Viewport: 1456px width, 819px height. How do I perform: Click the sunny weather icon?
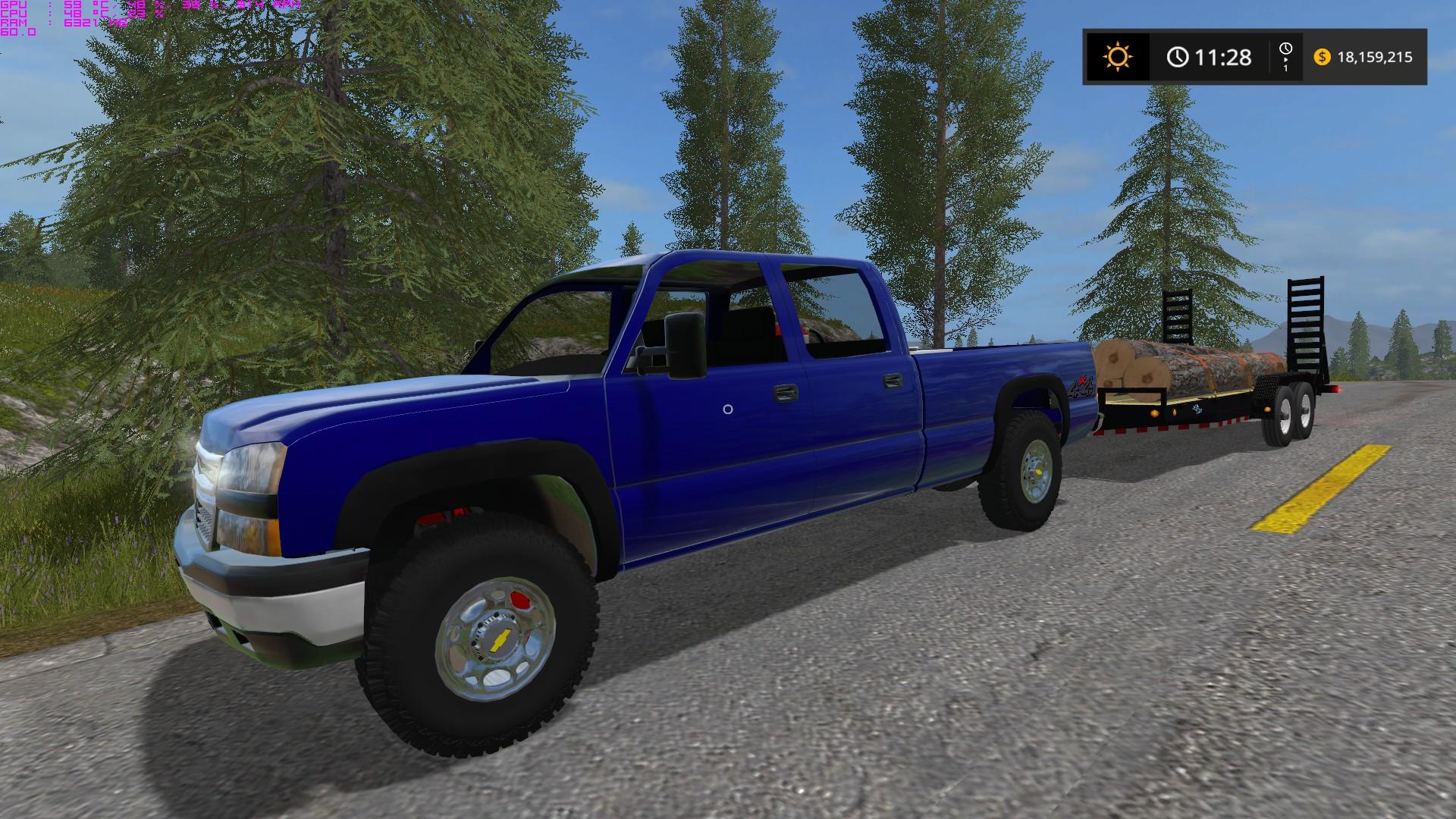click(1118, 57)
